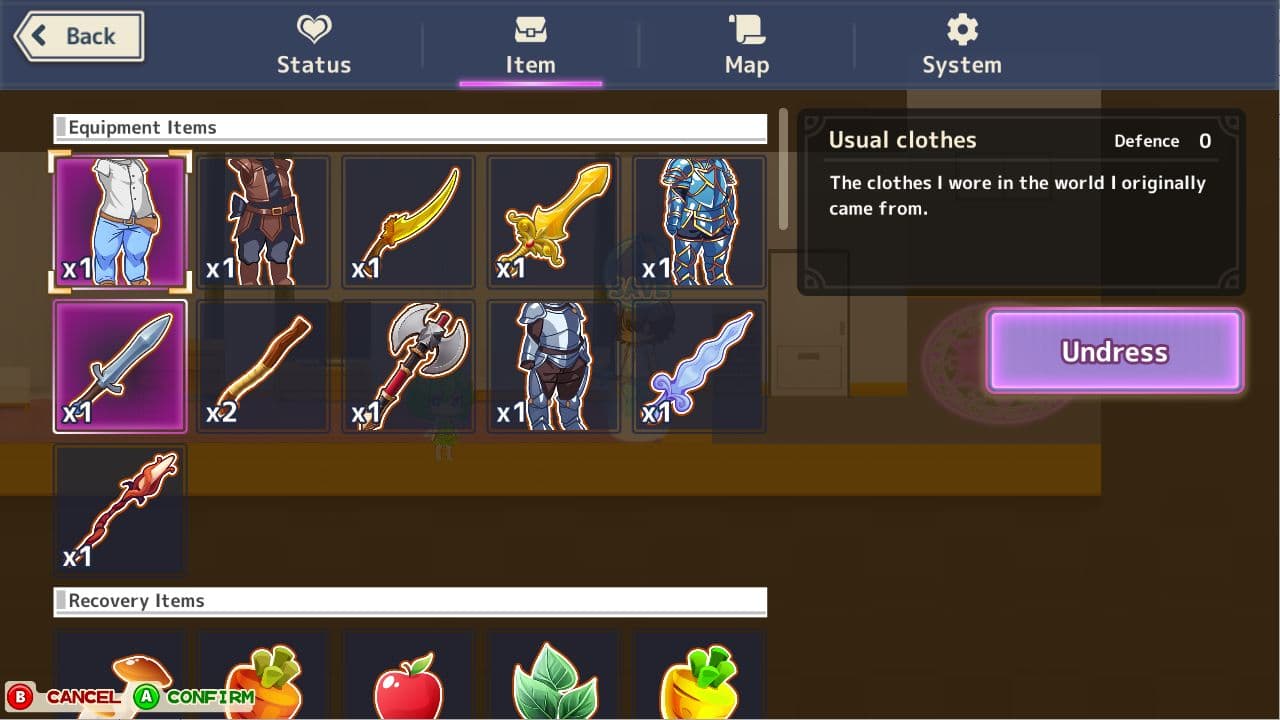Select the highlighted Usual clothes thumbnail
The width and height of the screenshot is (1280, 720).
[x=120, y=220]
